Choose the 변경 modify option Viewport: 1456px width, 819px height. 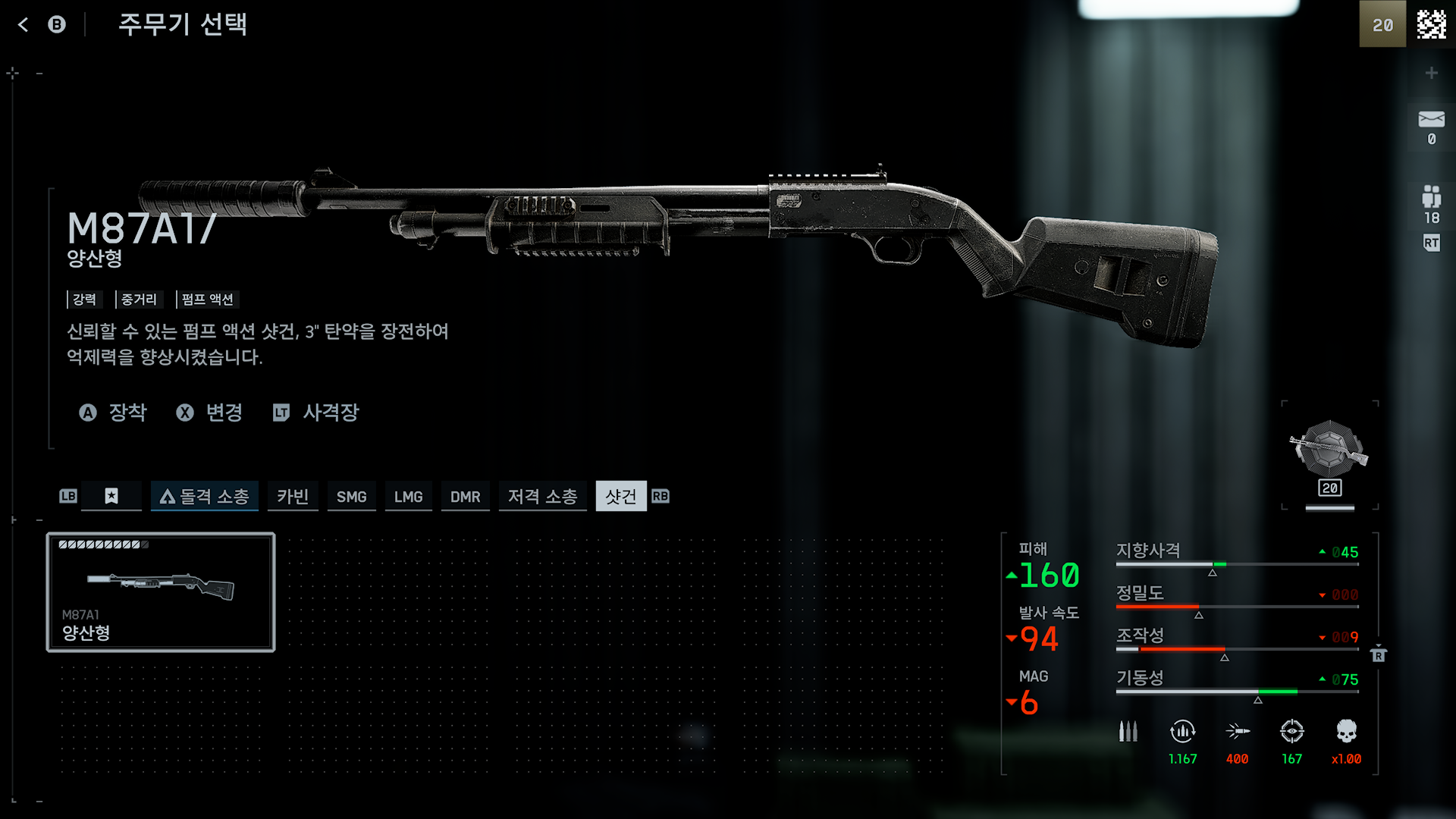pyautogui.click(x=210, y=413)
